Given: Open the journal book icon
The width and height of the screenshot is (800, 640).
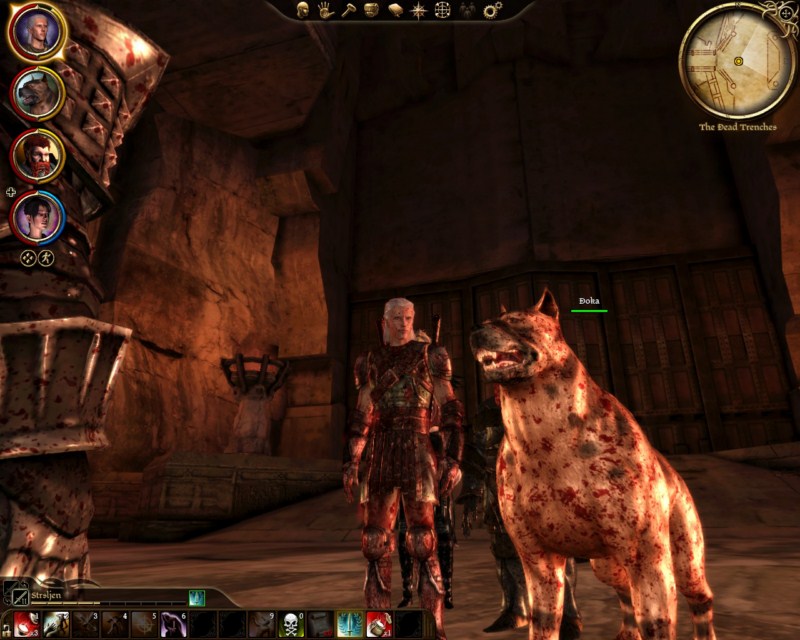Looking at the screenshot, I should pos(394,10).
